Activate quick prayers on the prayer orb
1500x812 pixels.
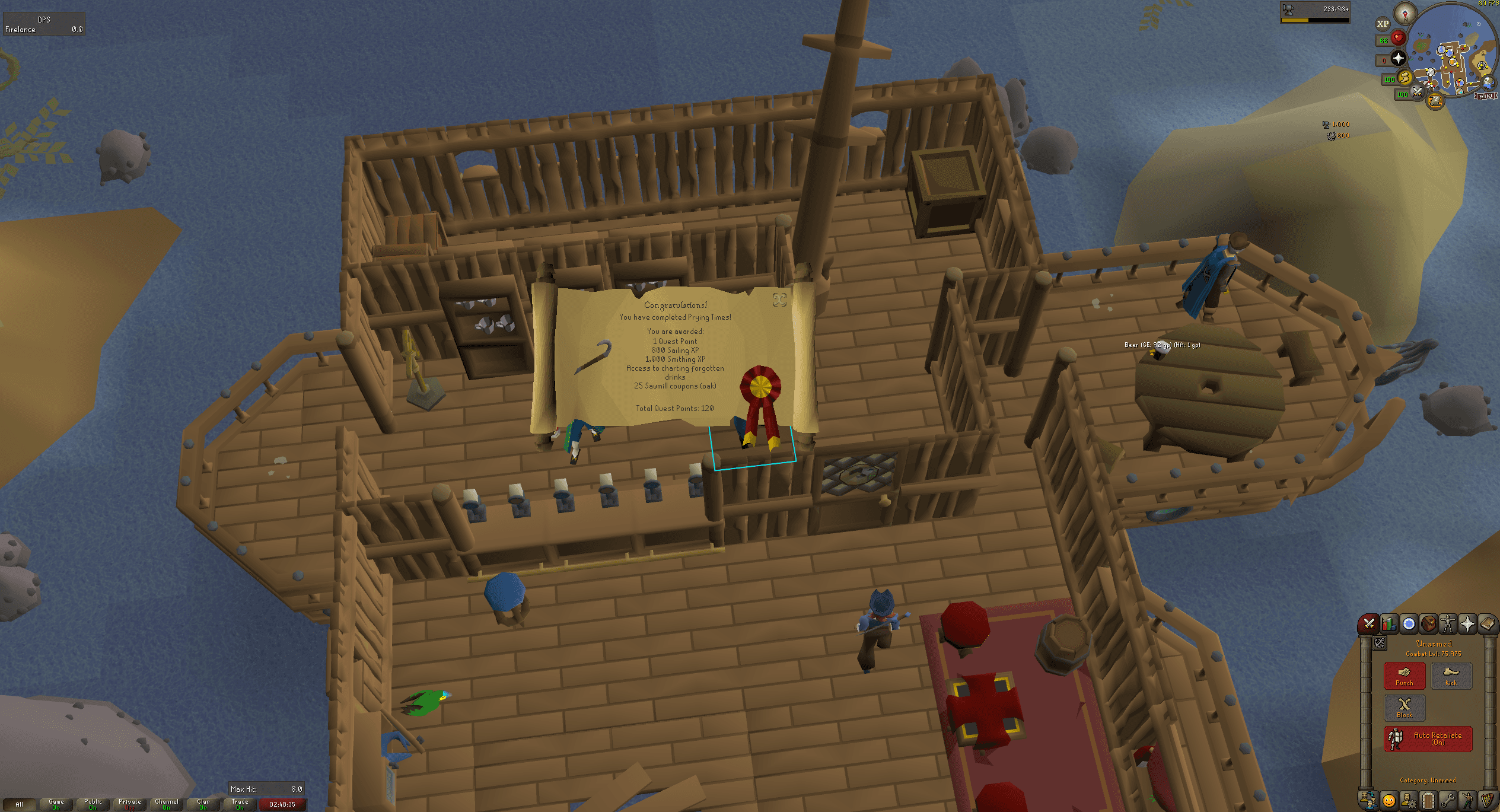coord(1398,58)
